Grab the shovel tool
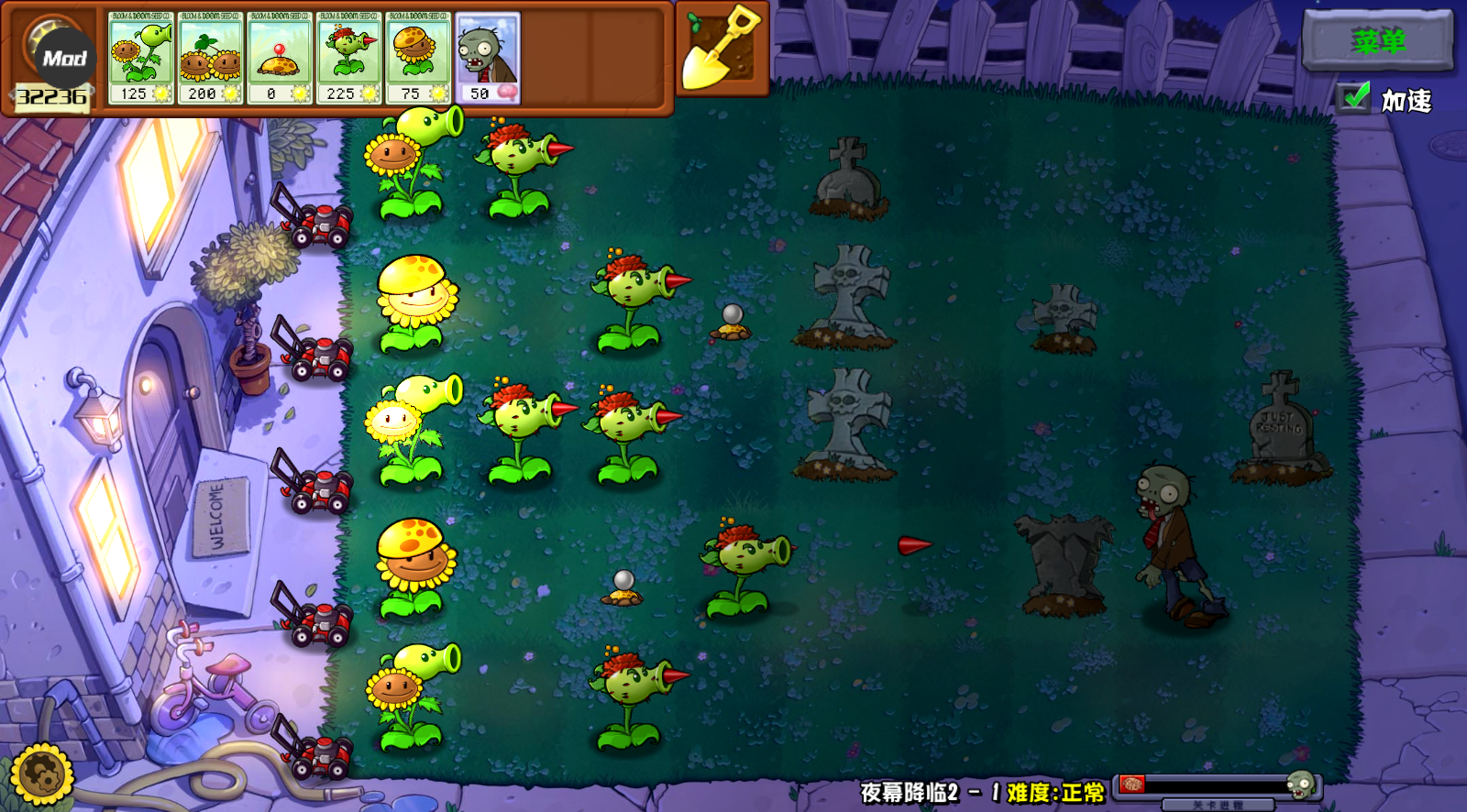Viewport: 1467px width, 812px height. [x=722, y=49]
